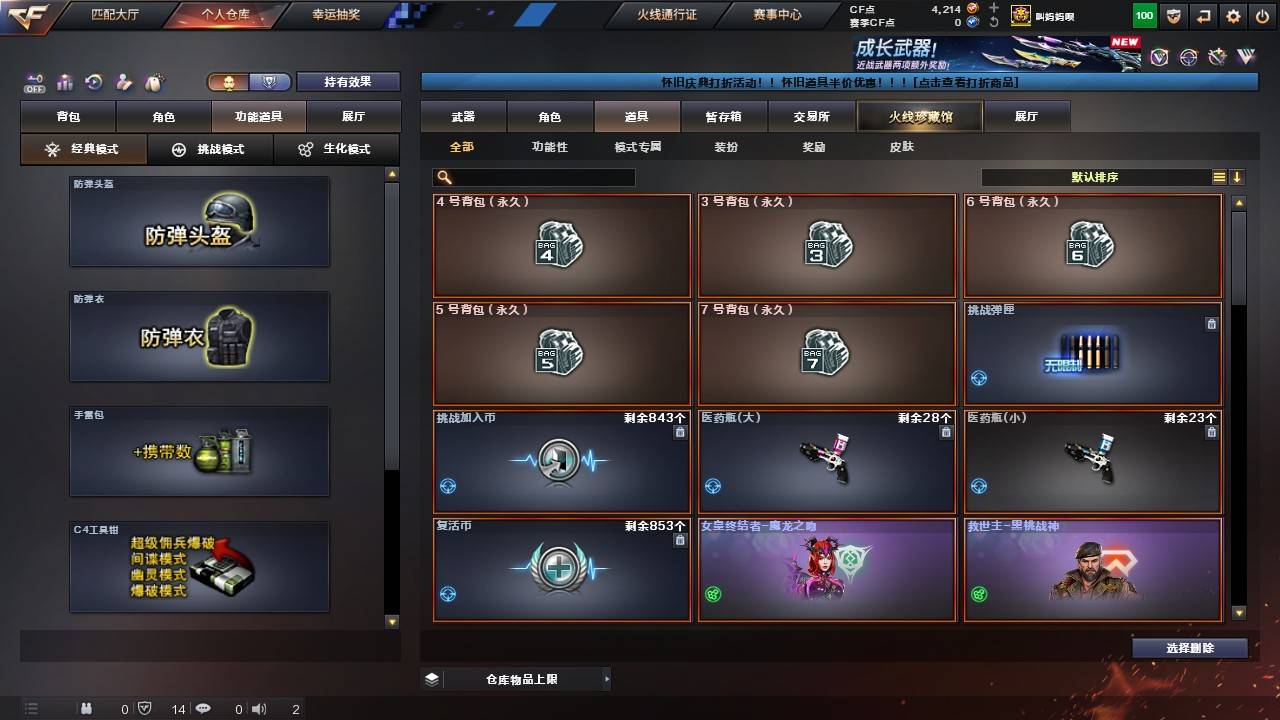The width and height of the screenshot is (1280, 720).
Task: Click the trash icon on the 挑战弹匣 card
Action: 1211,323
